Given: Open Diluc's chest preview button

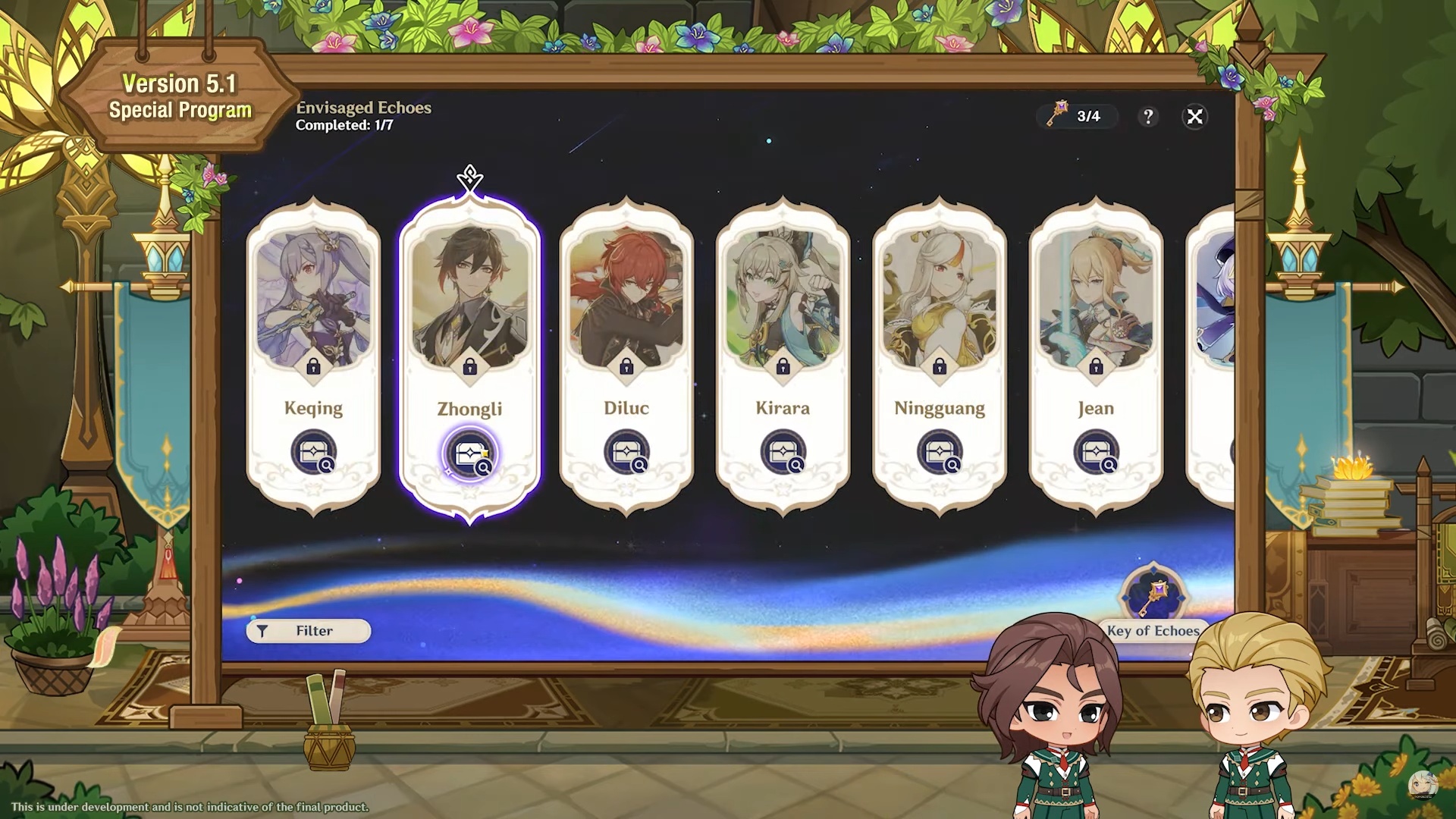Looking at the screenshot, I should click(627, 453).
